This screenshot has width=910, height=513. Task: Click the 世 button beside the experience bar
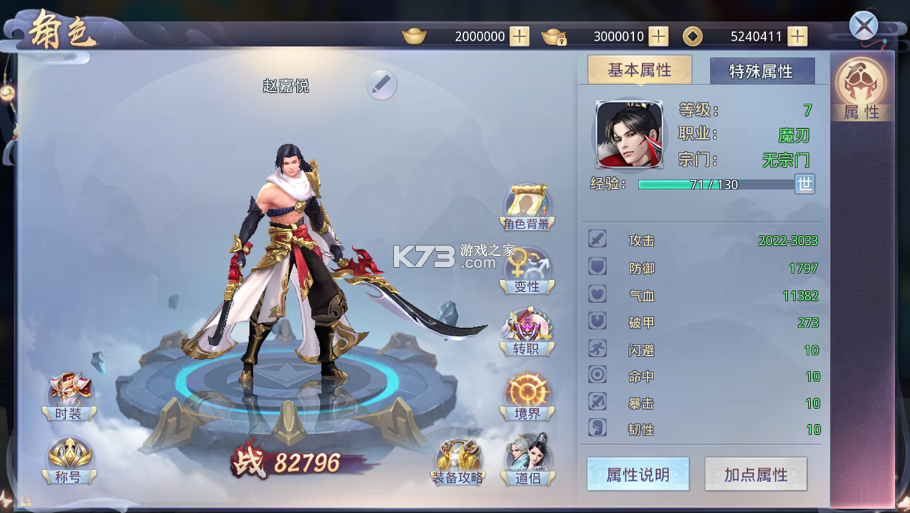tap(804, 184)
